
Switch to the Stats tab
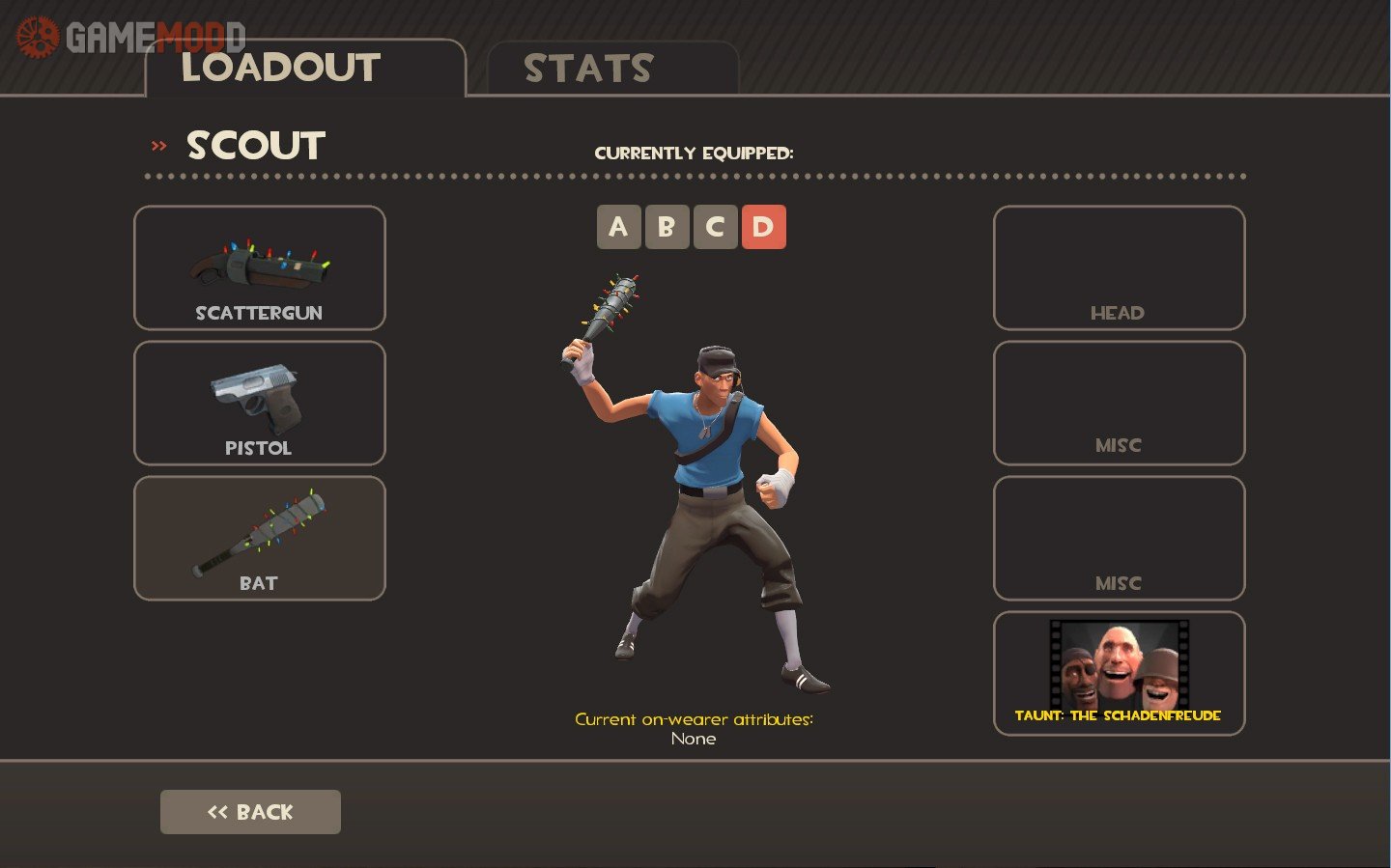click(612, 69)
